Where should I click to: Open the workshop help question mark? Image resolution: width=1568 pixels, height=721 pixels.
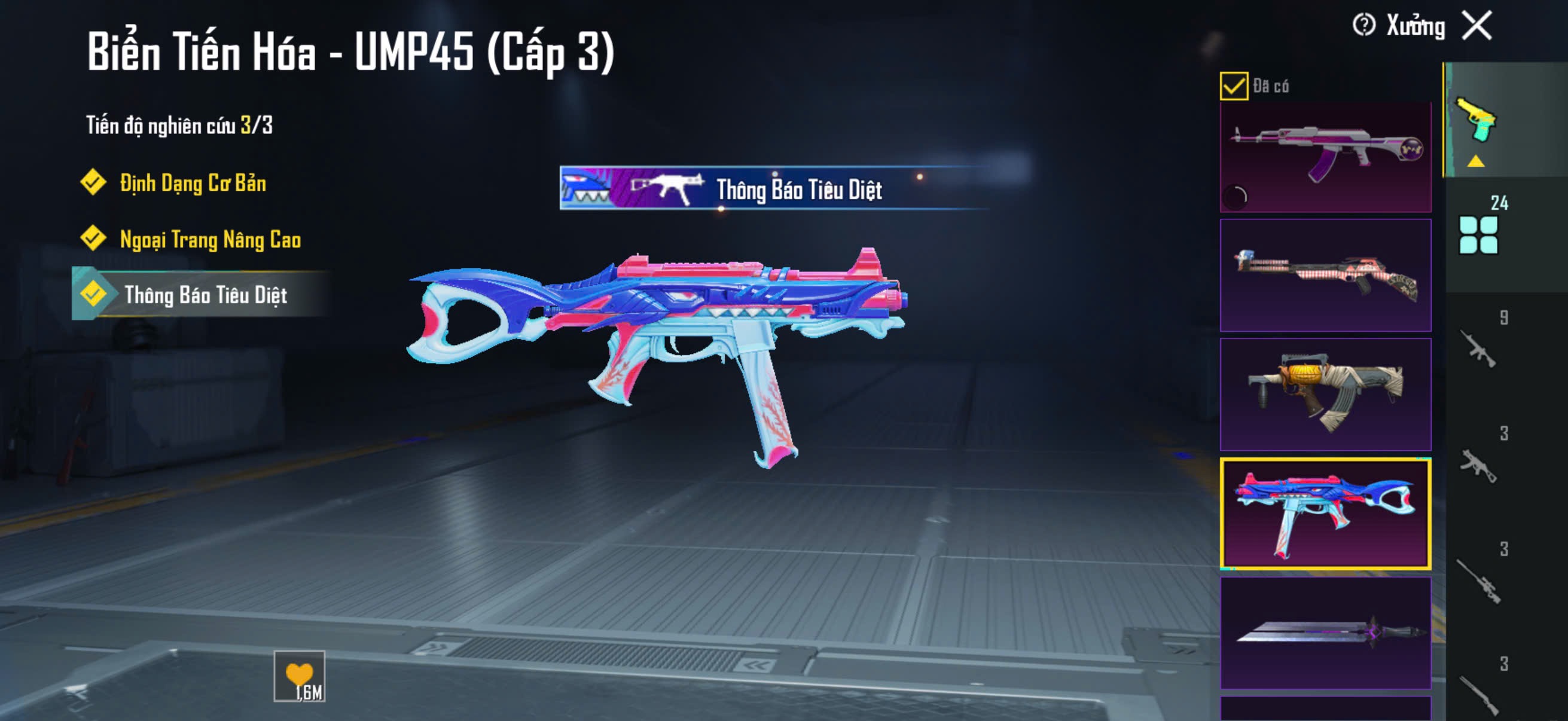click(1363, 26)
